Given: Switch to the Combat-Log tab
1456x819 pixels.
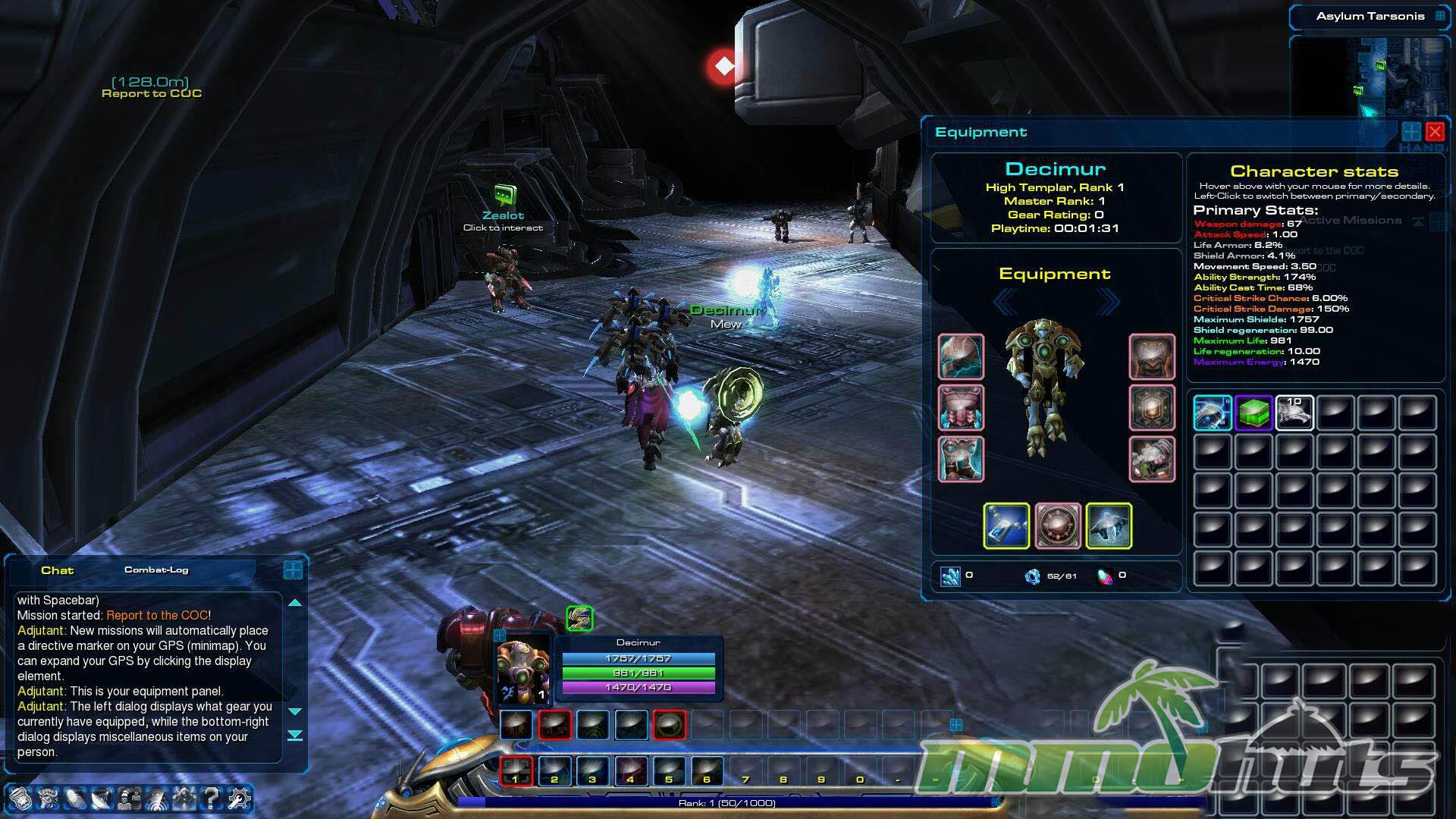Looking at the screenshot, I should coord(156,570).
